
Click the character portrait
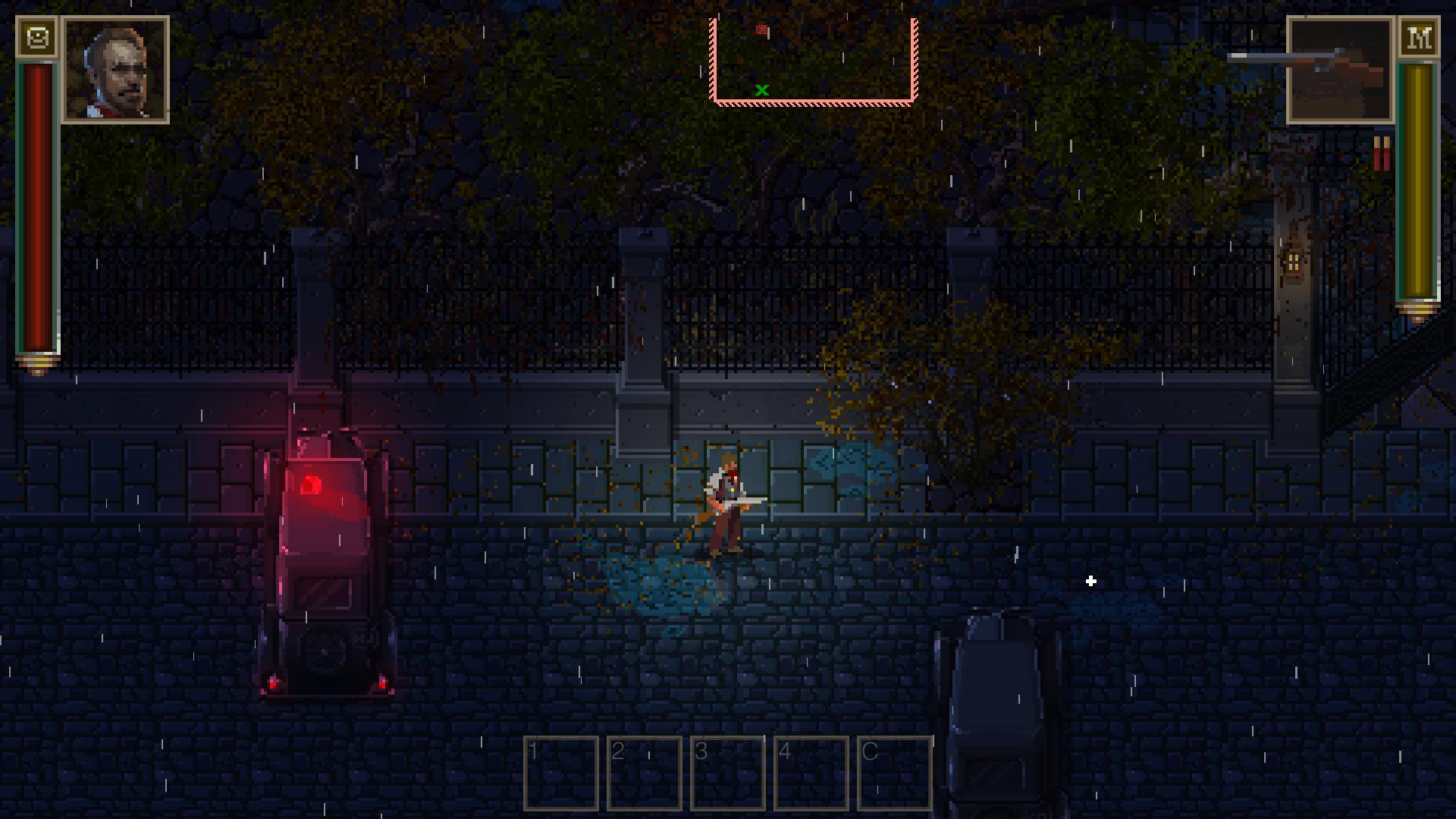pos(116,71)
